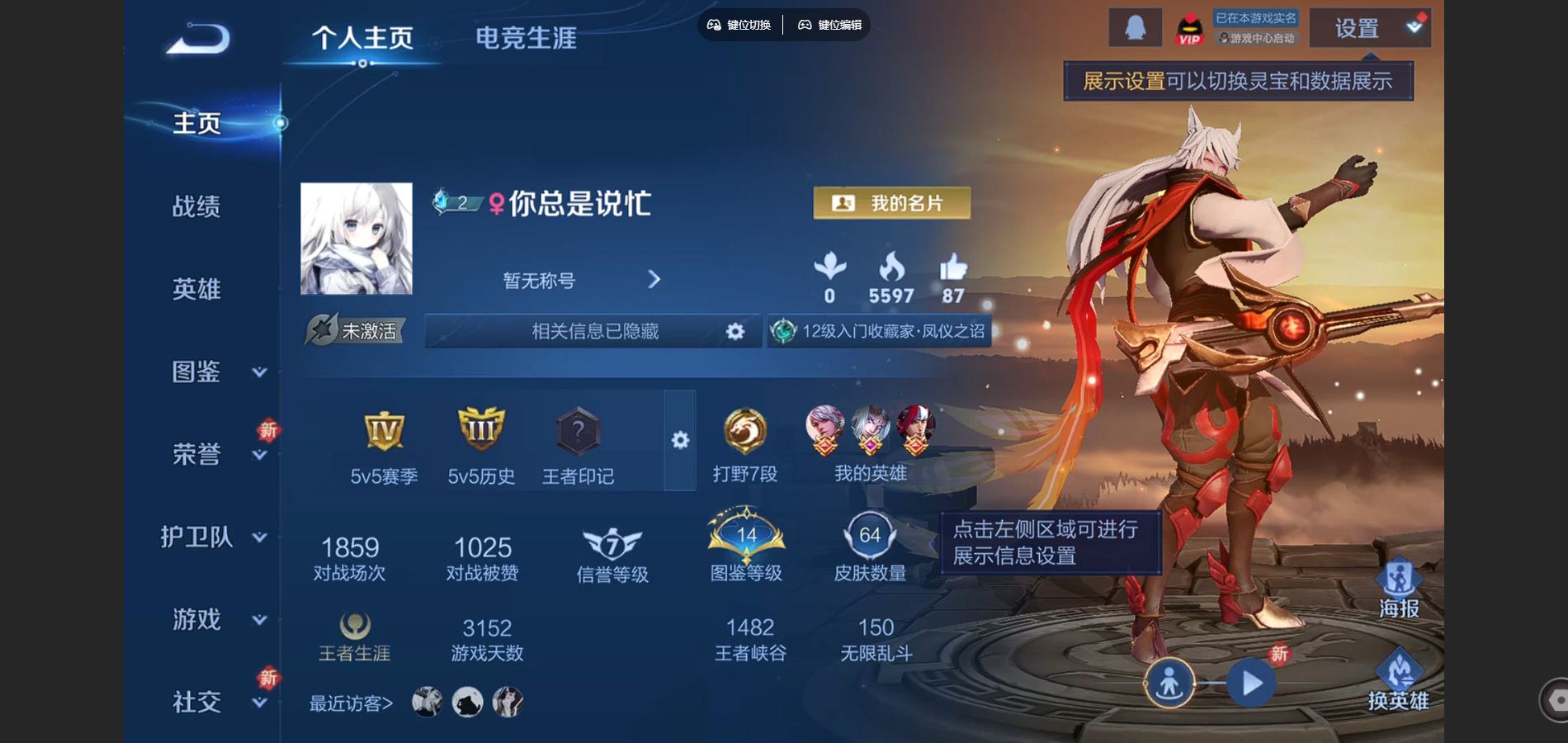Switch to the 电竞生涯 tab
This screenshot has width=1568, height=743.
pos(526,36)
